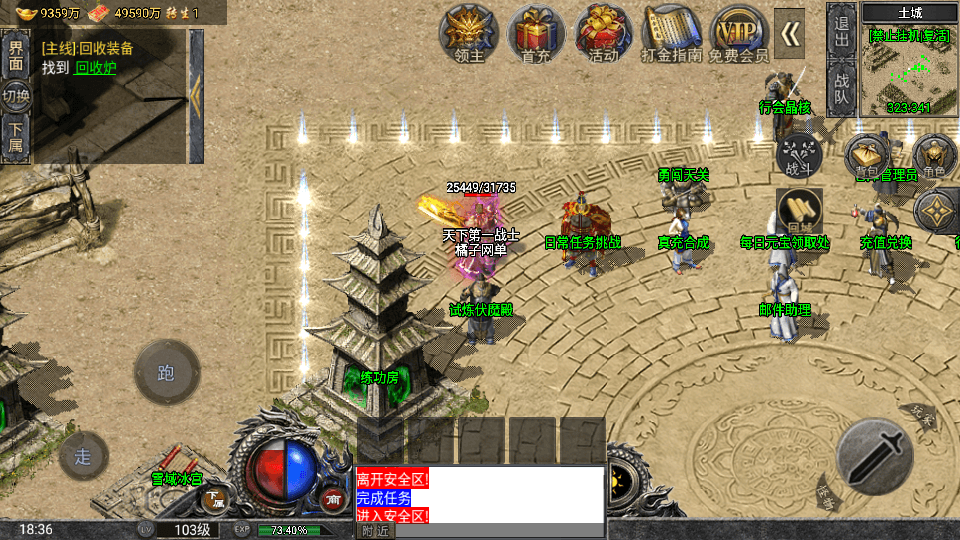
Task: Open the 背包 backpack
Action: [x=866, y=156]
